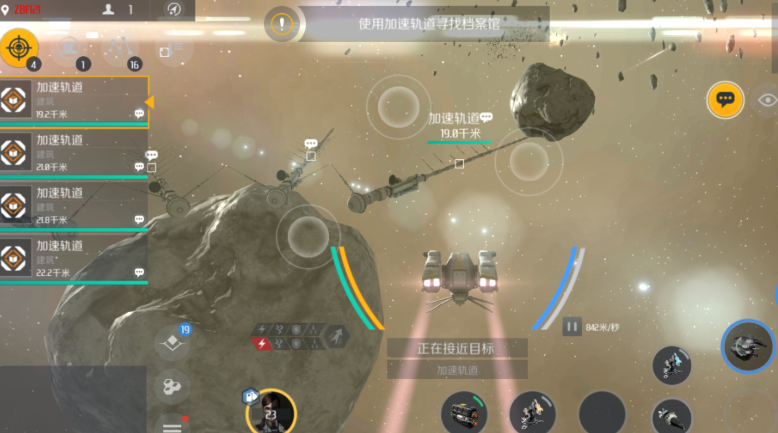Pick the 加速轨道 entry at 21.8千米

click(75, 206)
